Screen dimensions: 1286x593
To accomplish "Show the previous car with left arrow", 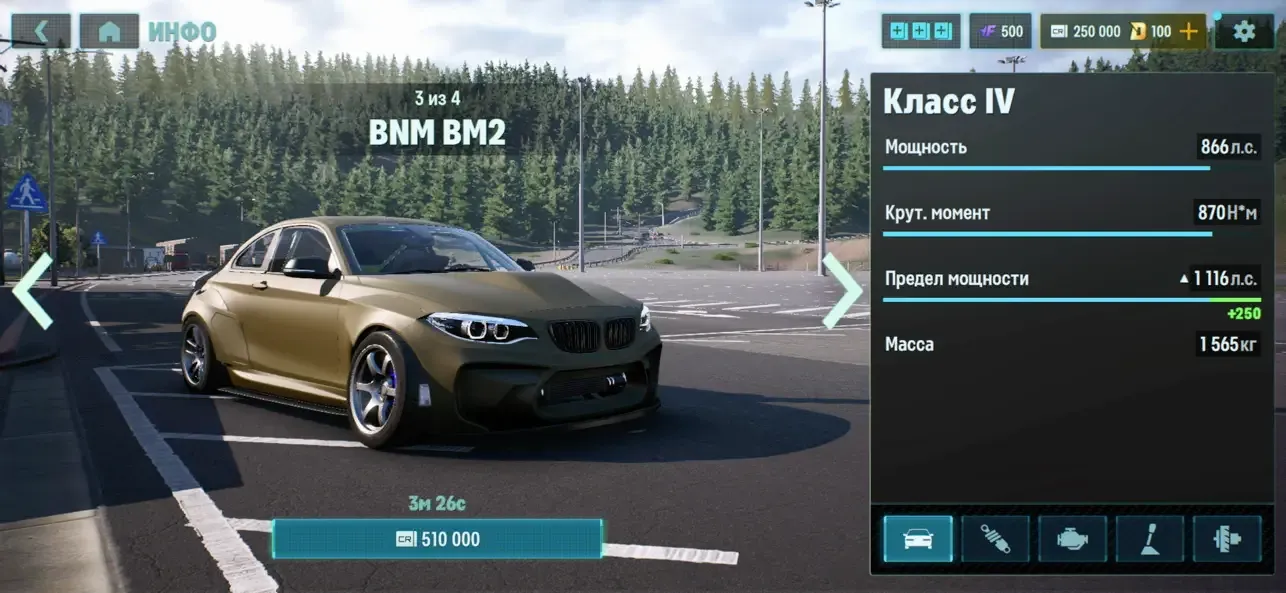I will 33,291.
